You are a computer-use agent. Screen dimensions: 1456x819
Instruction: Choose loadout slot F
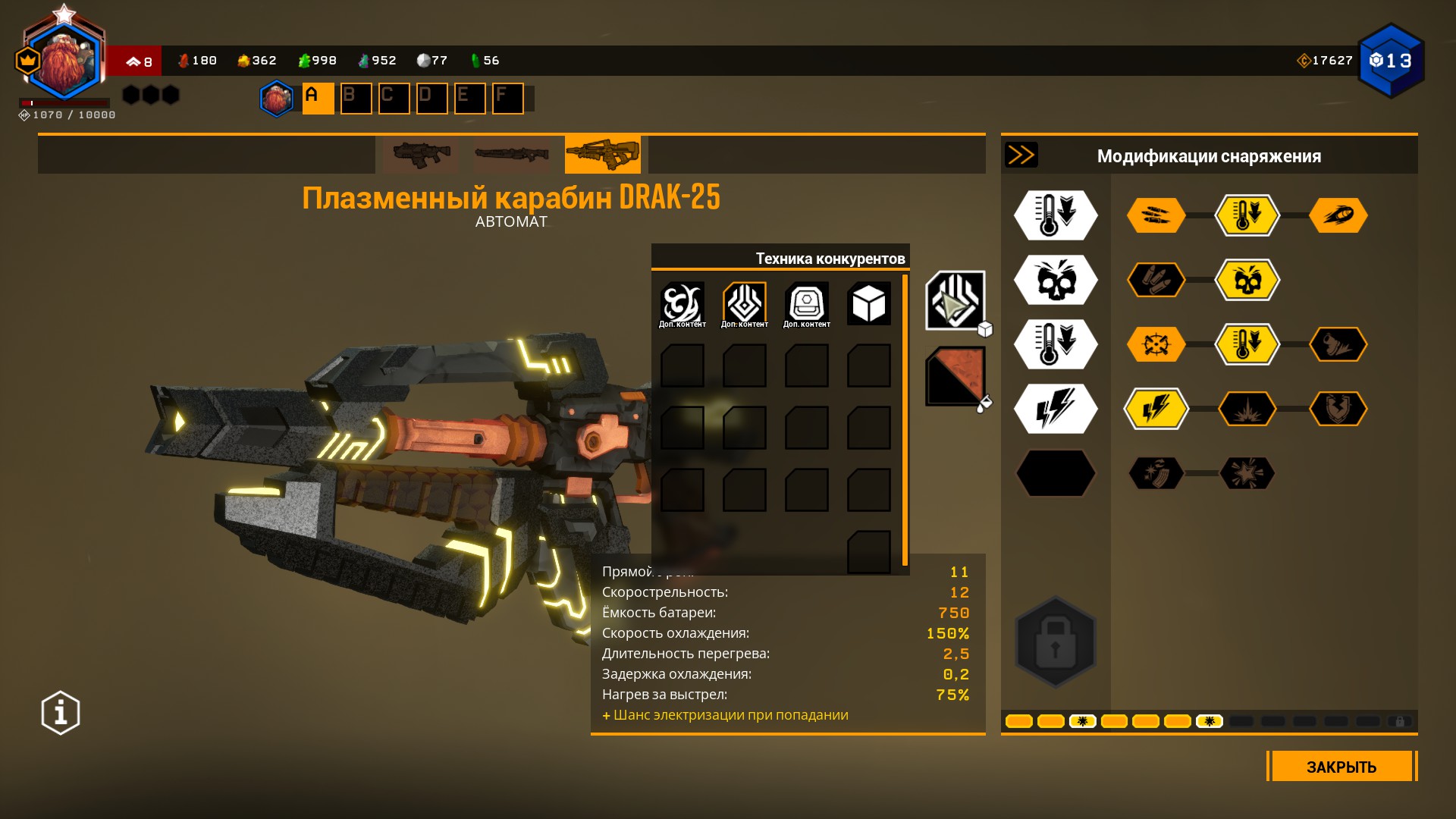[507, 99]
